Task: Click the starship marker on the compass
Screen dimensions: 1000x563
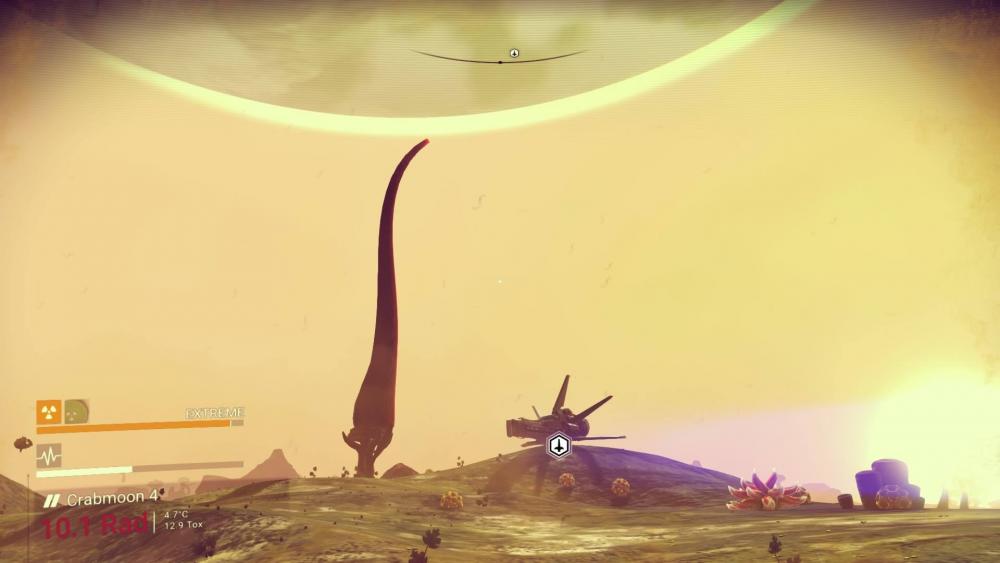Action: (514, 53)
